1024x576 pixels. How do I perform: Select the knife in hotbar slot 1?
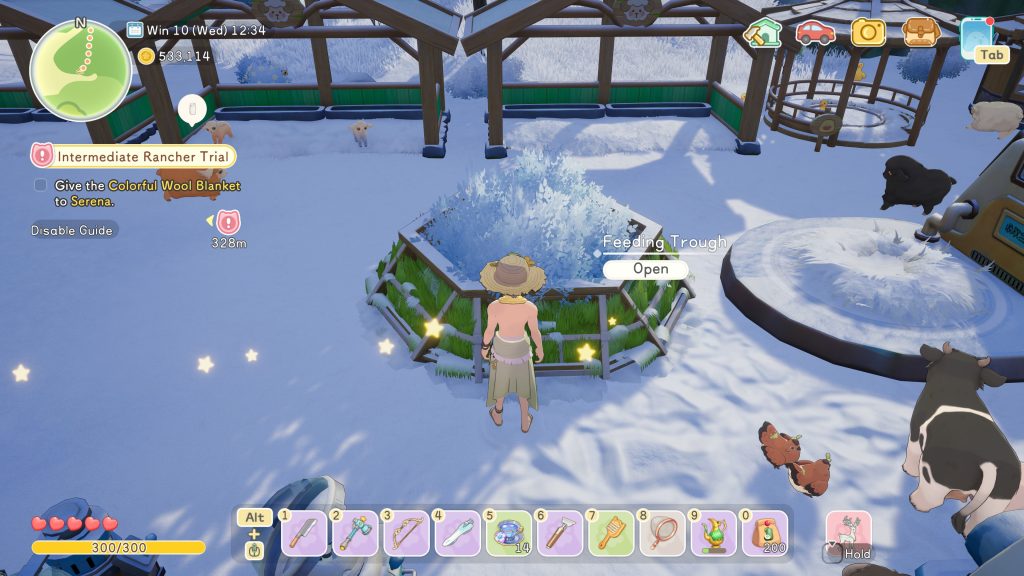[x=304, y=534]
